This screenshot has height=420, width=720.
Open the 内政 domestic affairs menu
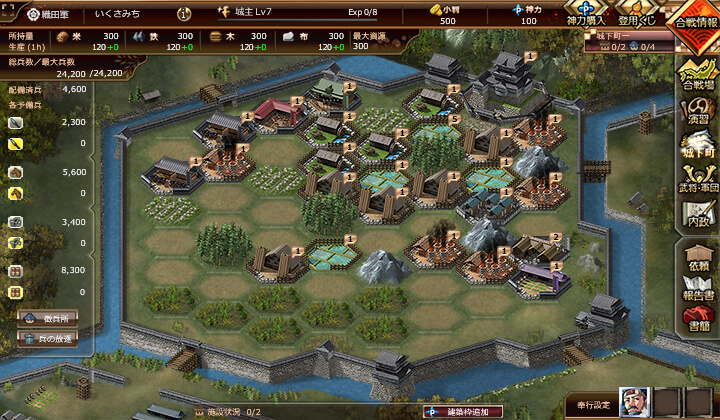[x=698, y=215]
